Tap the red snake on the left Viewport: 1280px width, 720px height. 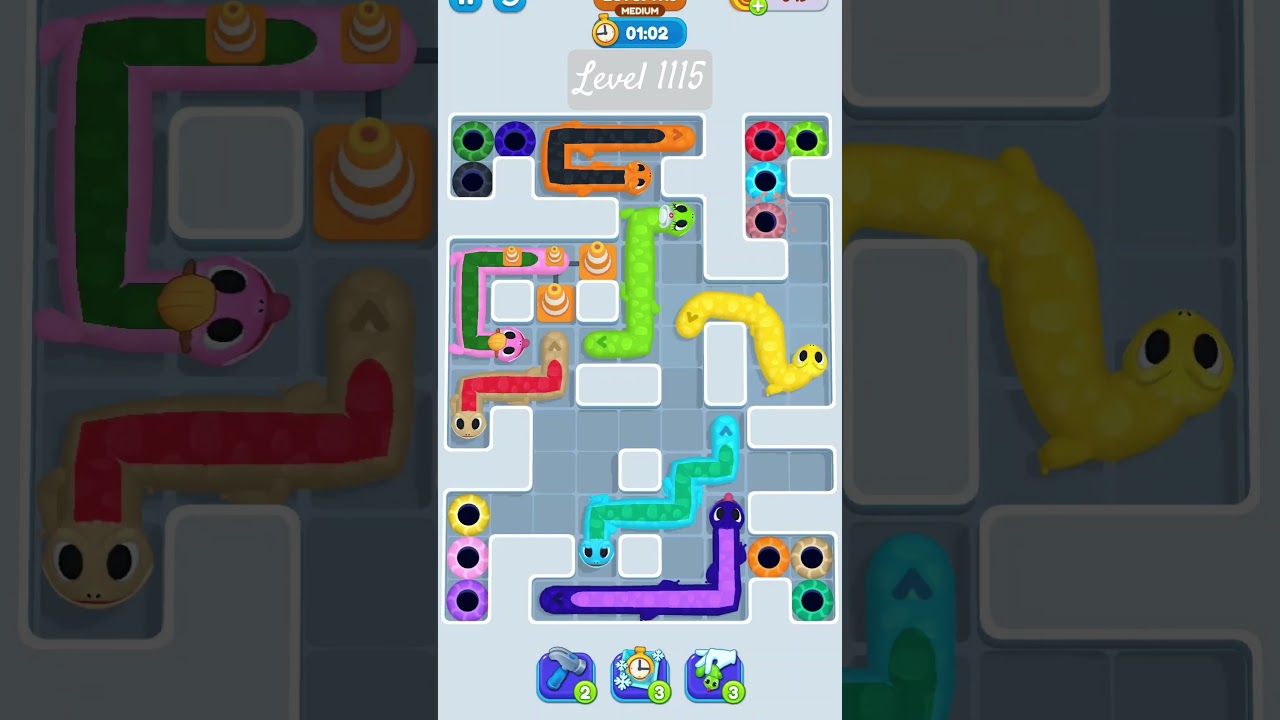point(510,385)
